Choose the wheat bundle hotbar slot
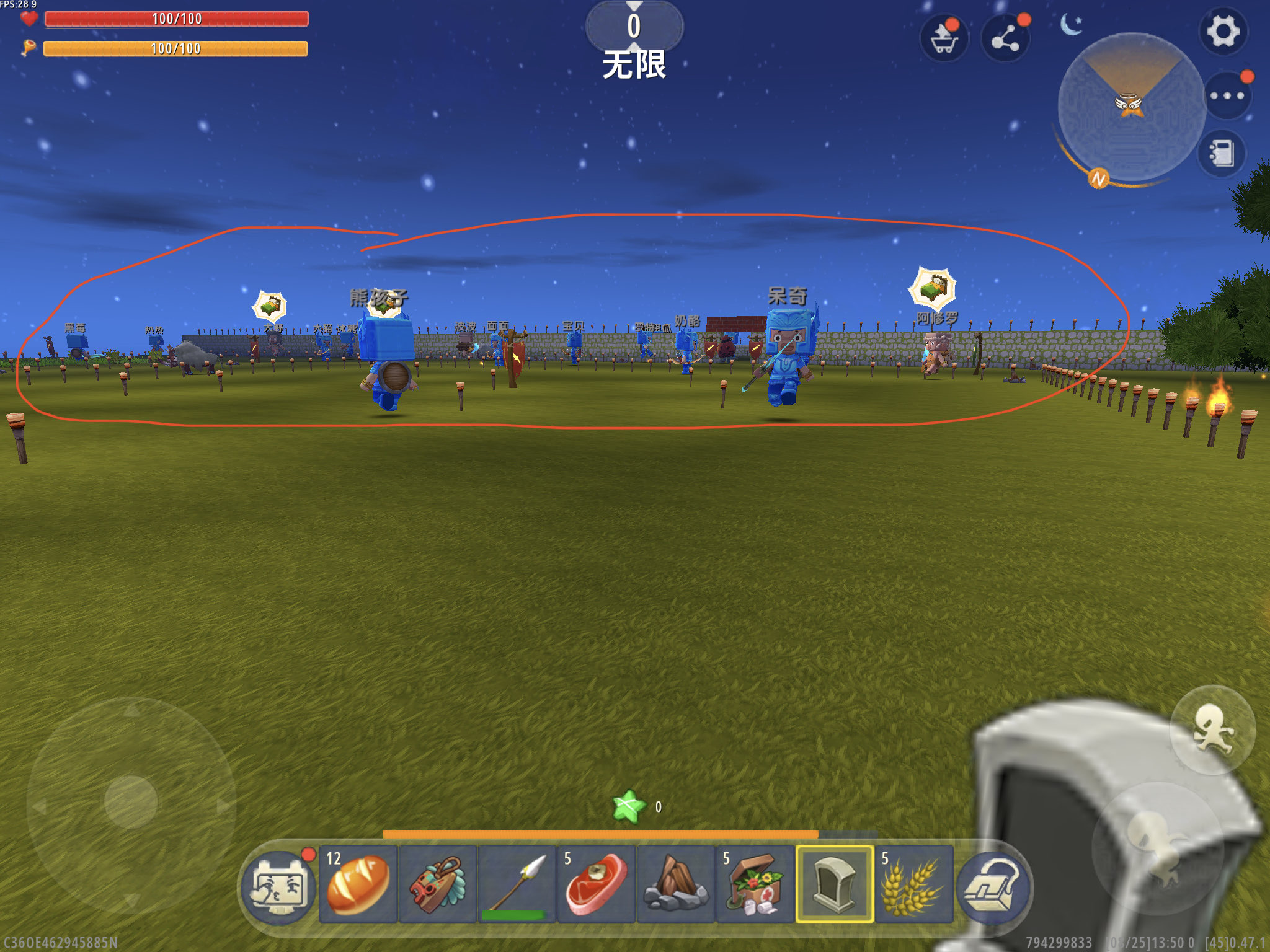The width and height of the screenshot is (1270, 952). [914, 884]
